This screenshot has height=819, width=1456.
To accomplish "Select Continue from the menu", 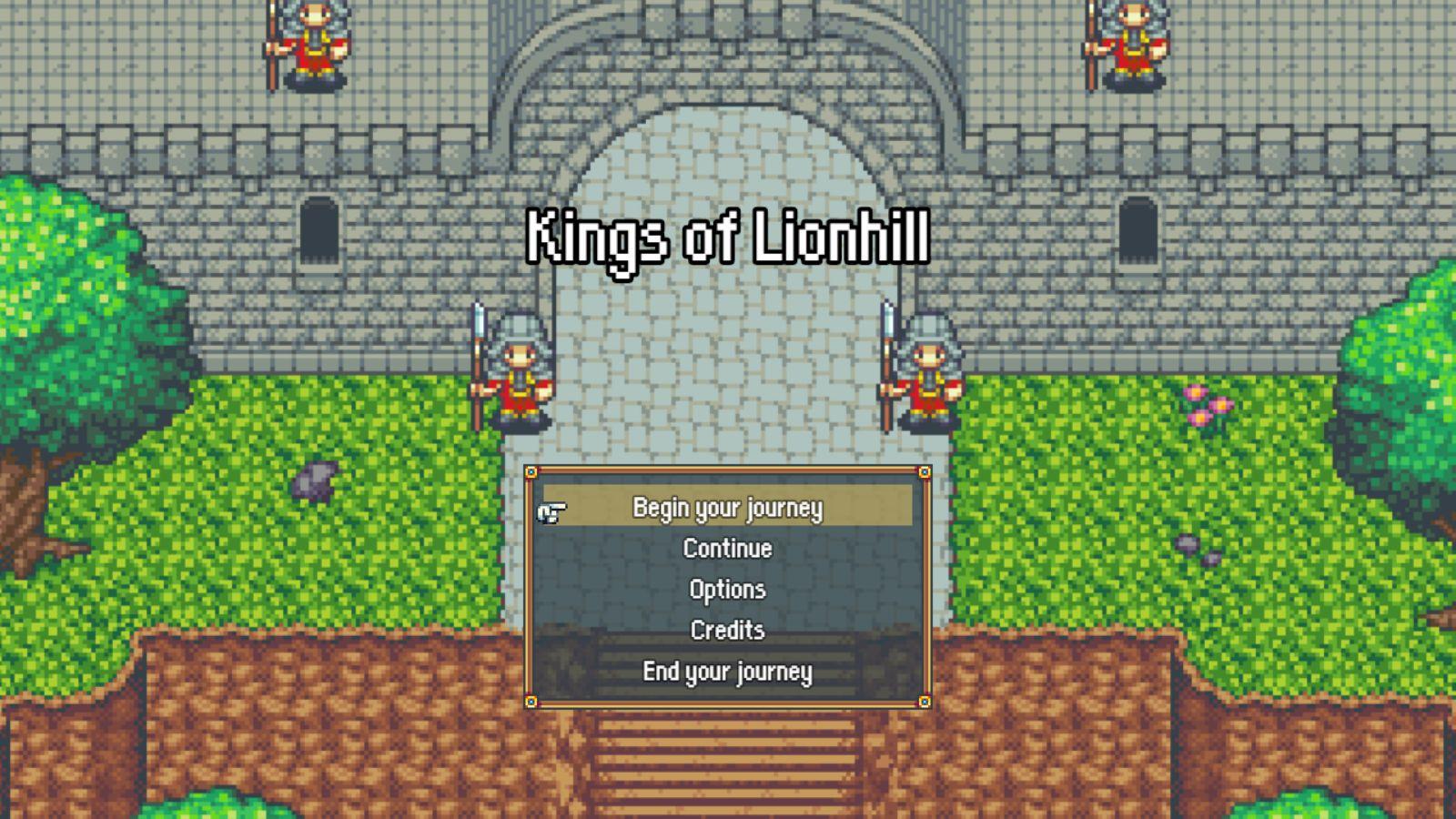I will [728, 549].
